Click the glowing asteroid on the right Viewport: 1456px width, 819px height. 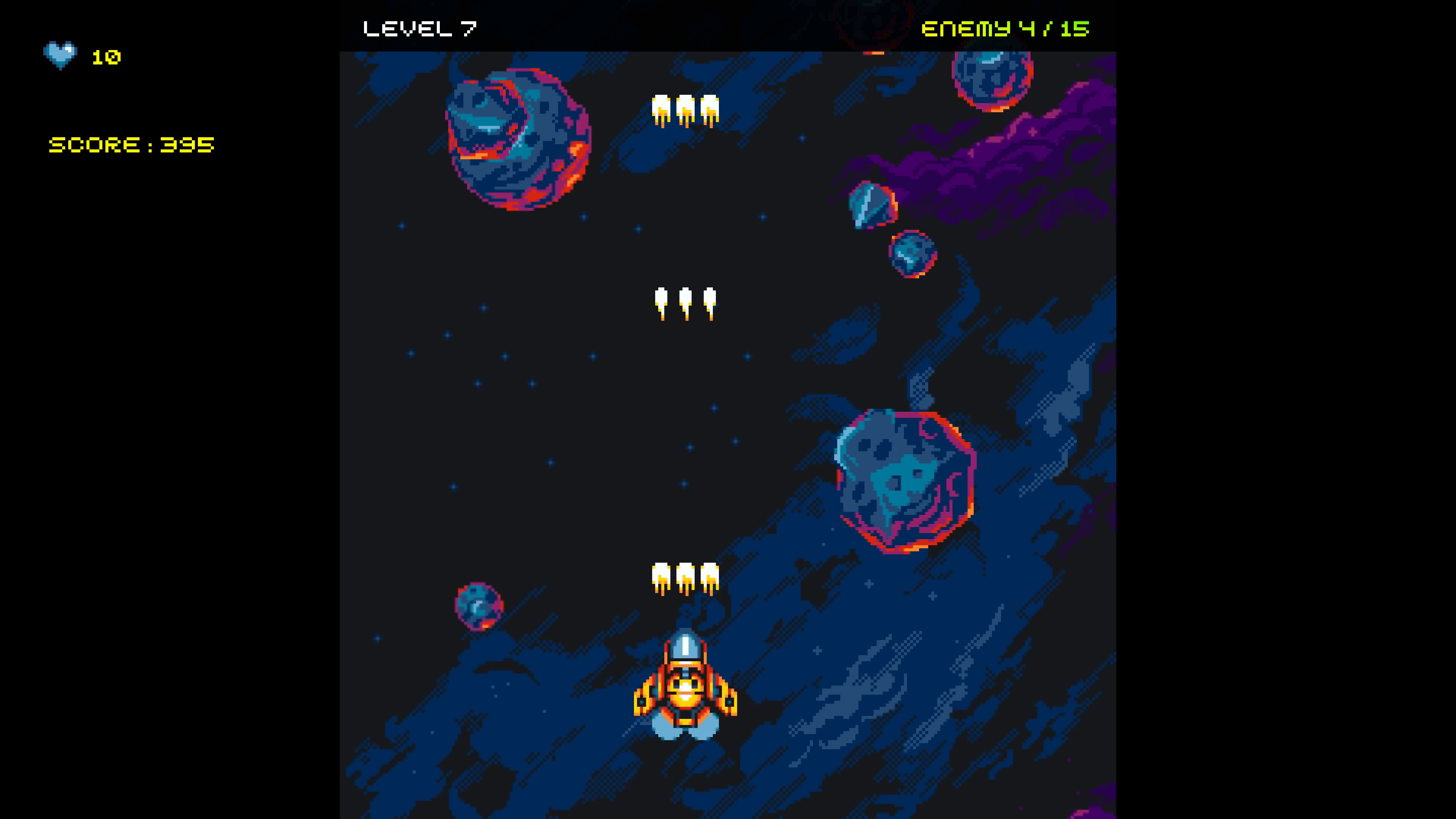click(x=904, y=480)
